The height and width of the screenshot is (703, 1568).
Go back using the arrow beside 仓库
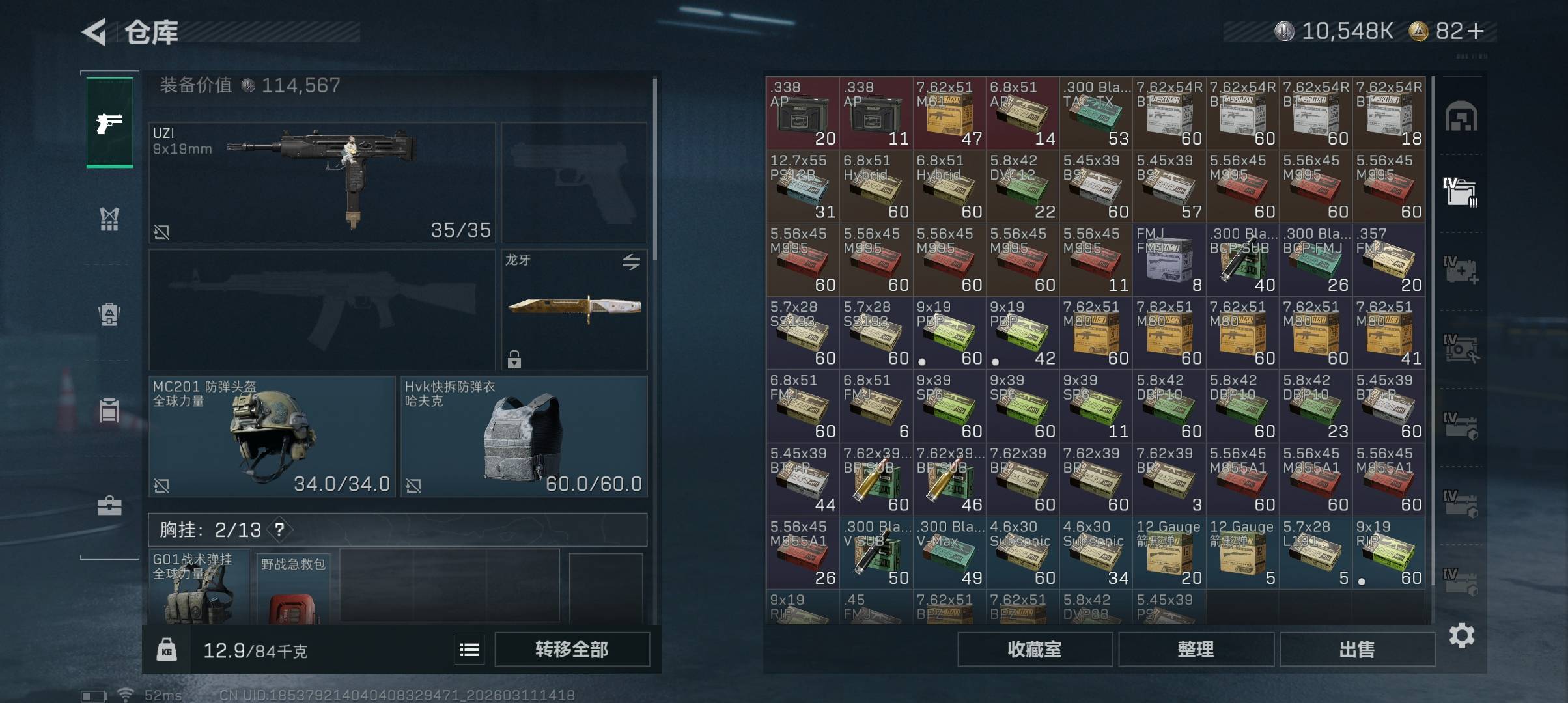point(95,32)
